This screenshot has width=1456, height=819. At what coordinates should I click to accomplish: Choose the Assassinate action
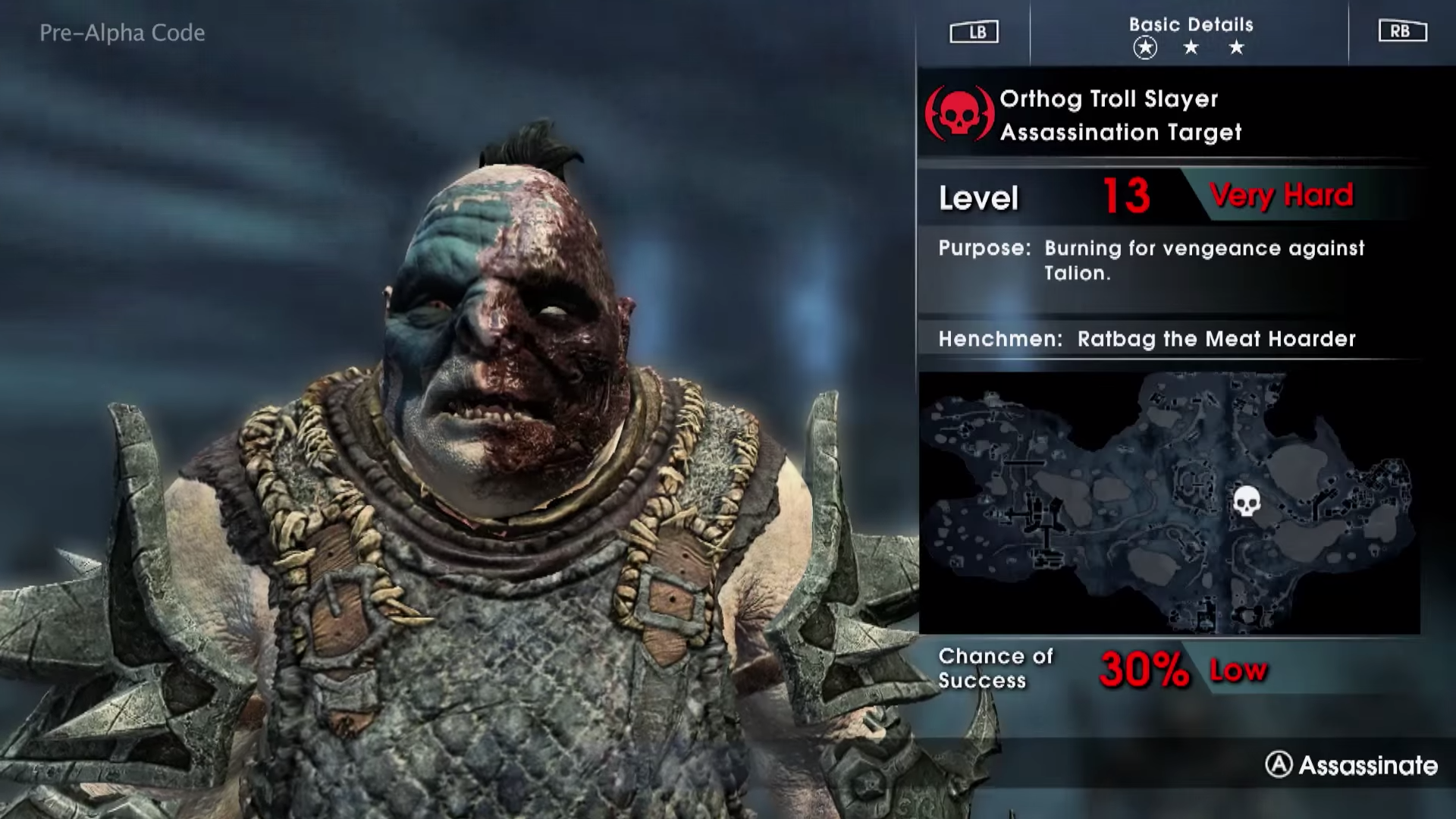point(1351,765)
